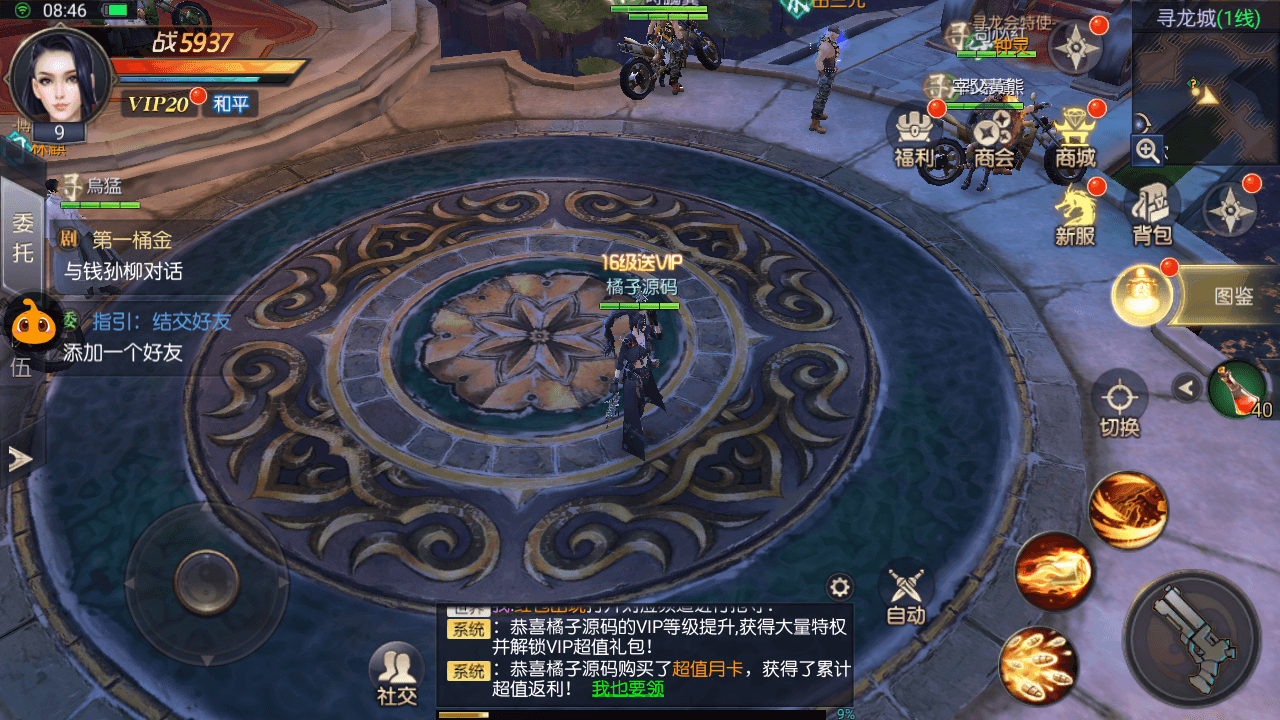Open chat settings gear icon

[x=840, y=587]
